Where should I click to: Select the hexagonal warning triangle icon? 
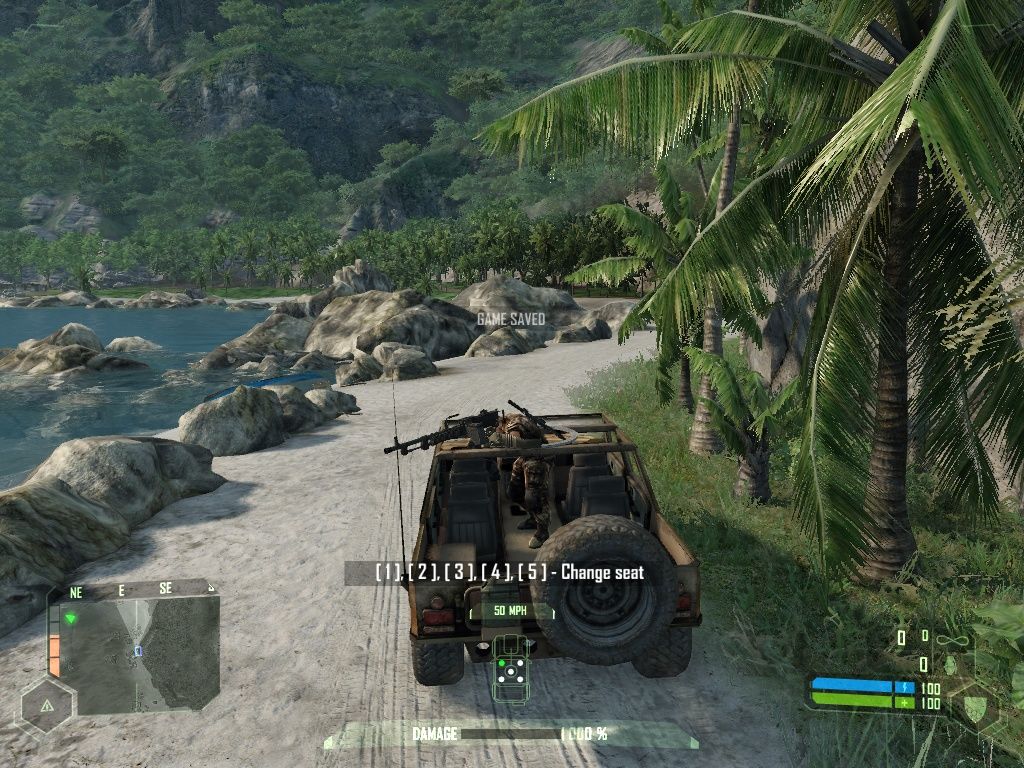[x=46, y=705]
